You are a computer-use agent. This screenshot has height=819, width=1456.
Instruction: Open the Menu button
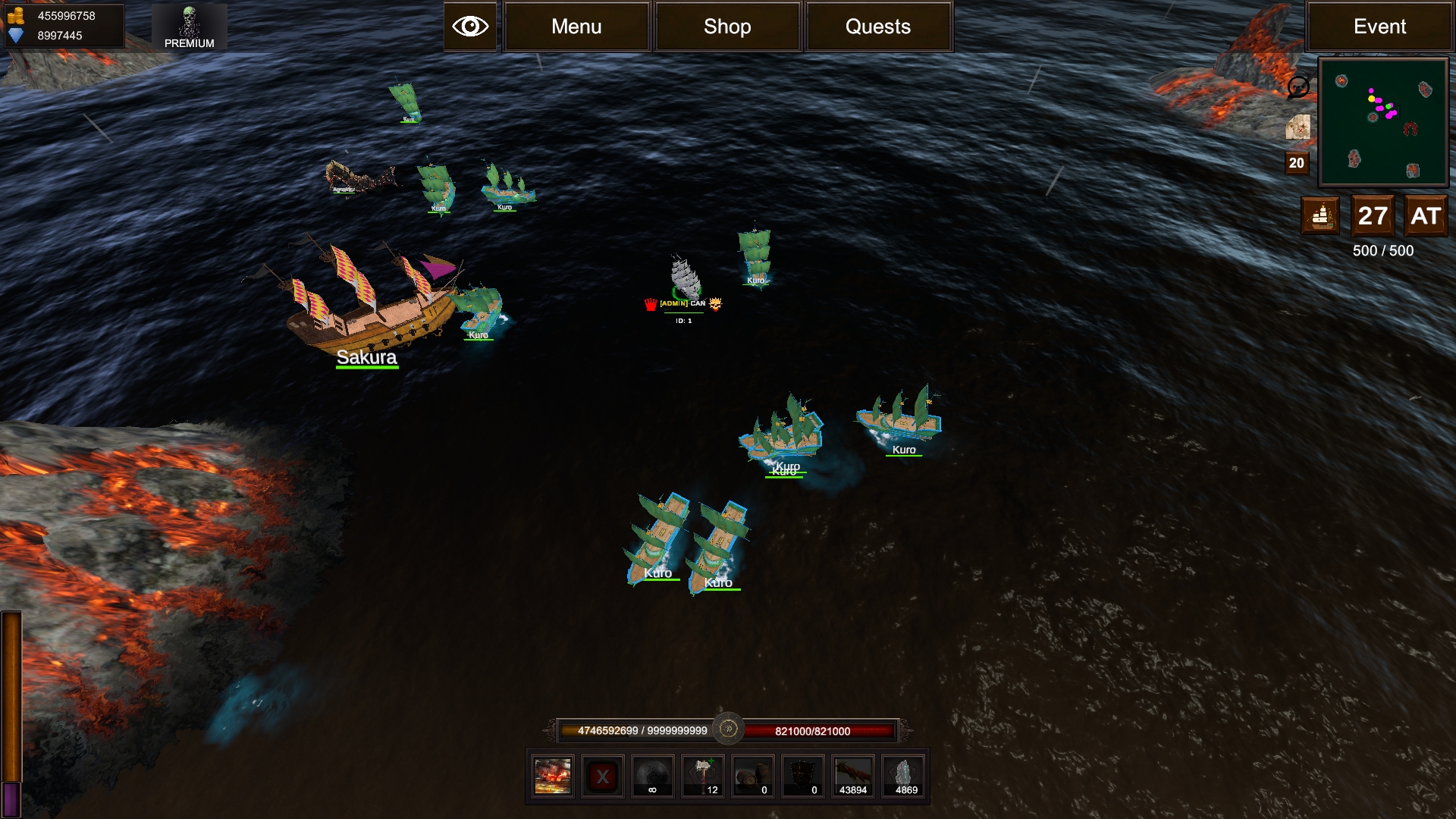pyautogui.click(x=576, y=27)
